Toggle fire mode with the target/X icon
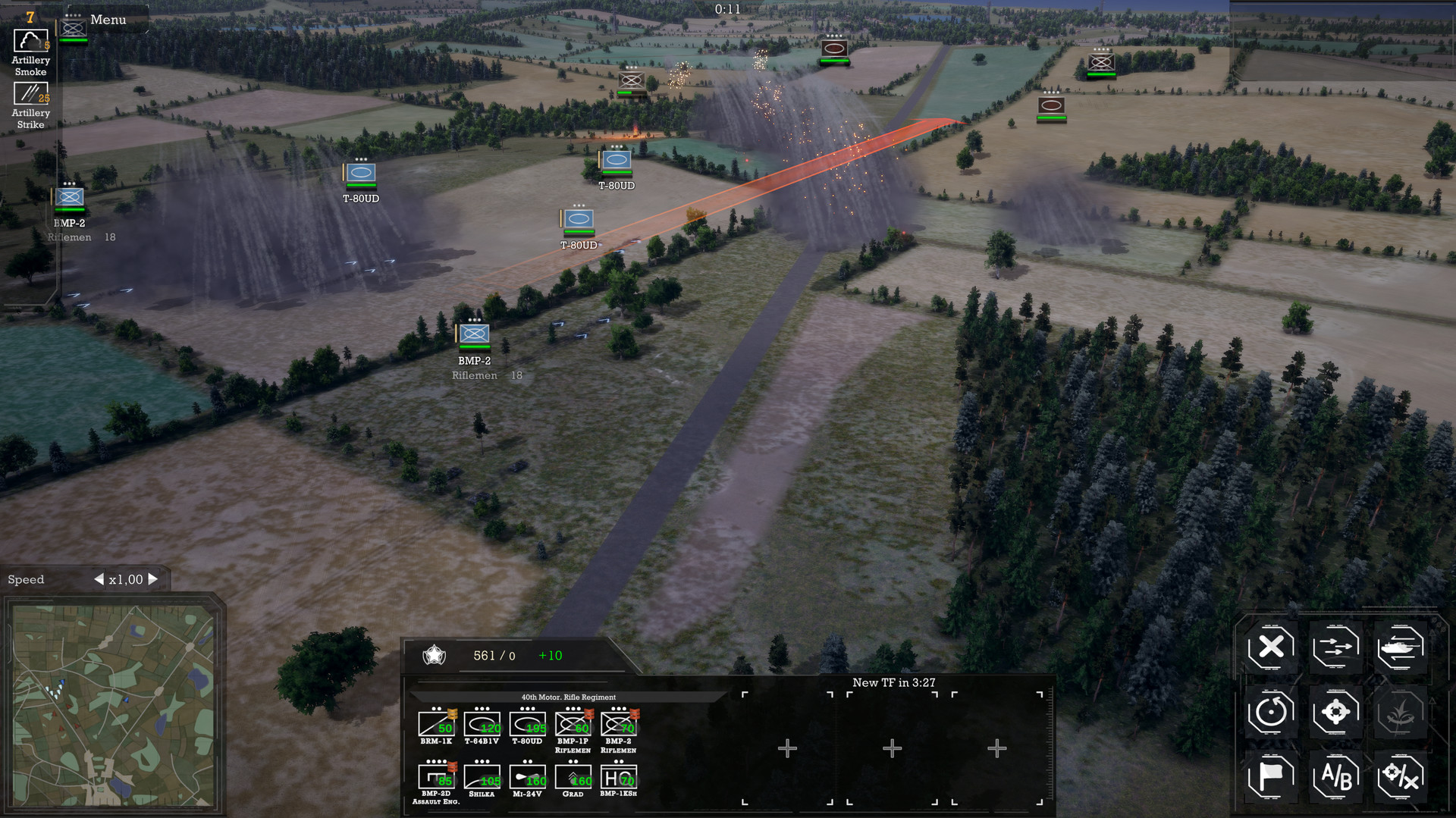The width and height of the screenshot is (1456, 818). (x=1401, y=776)
